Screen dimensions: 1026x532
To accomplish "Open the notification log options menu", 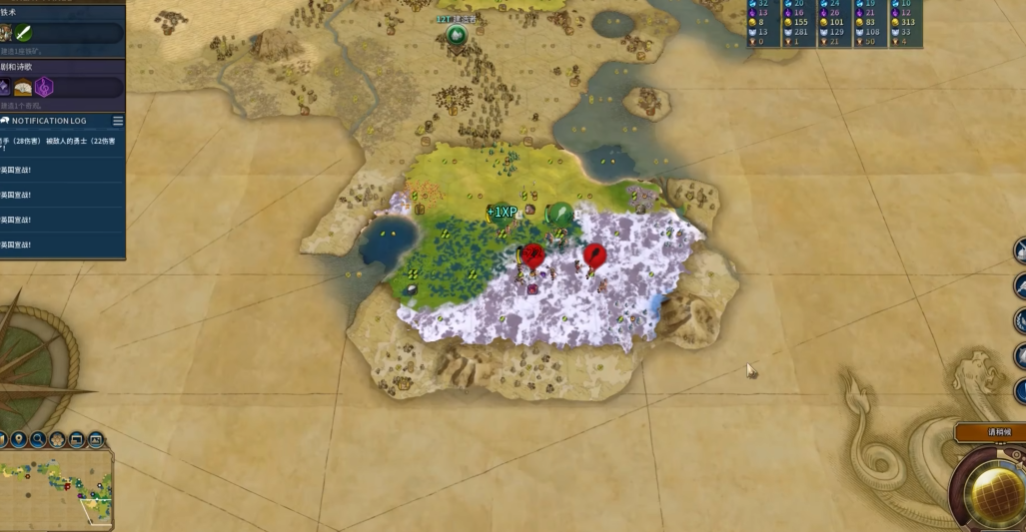I will 118,121.
